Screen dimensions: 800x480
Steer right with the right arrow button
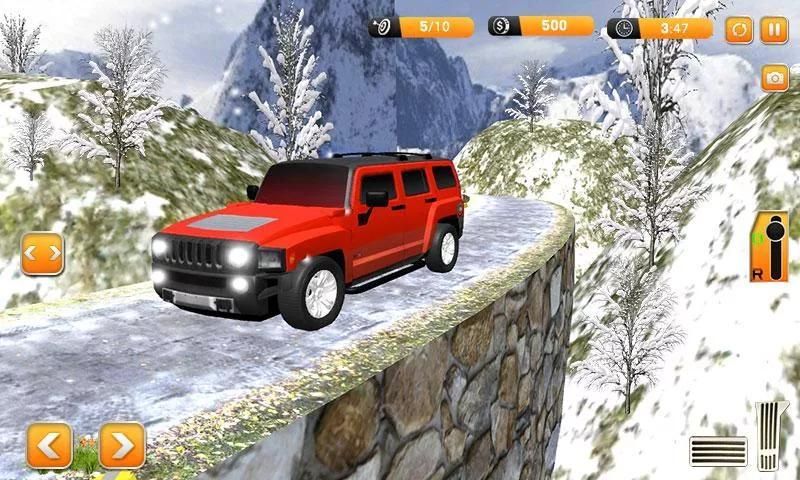click(x=122, y=445)
